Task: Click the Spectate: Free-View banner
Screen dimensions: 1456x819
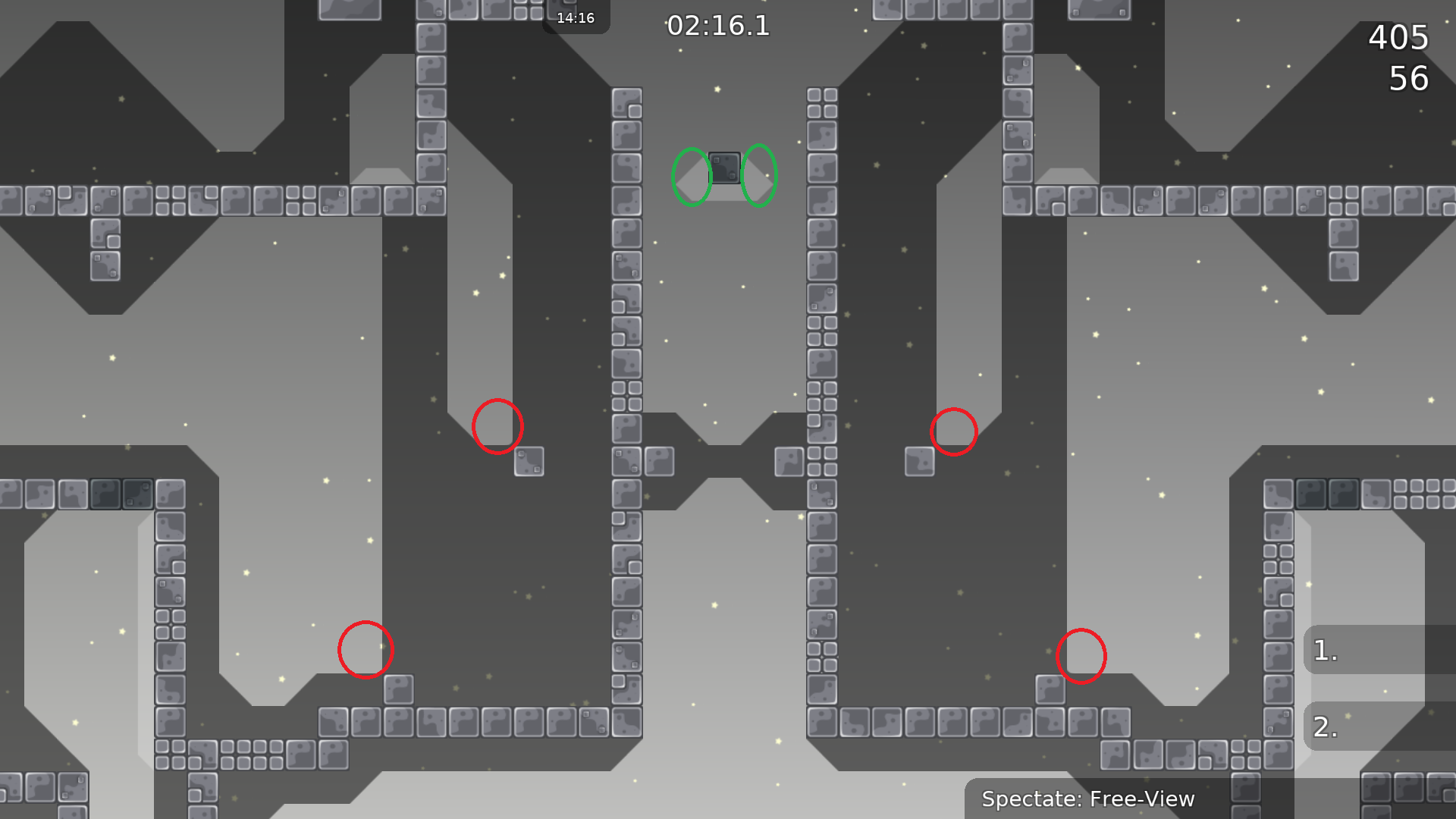Action: (1087, 799)
